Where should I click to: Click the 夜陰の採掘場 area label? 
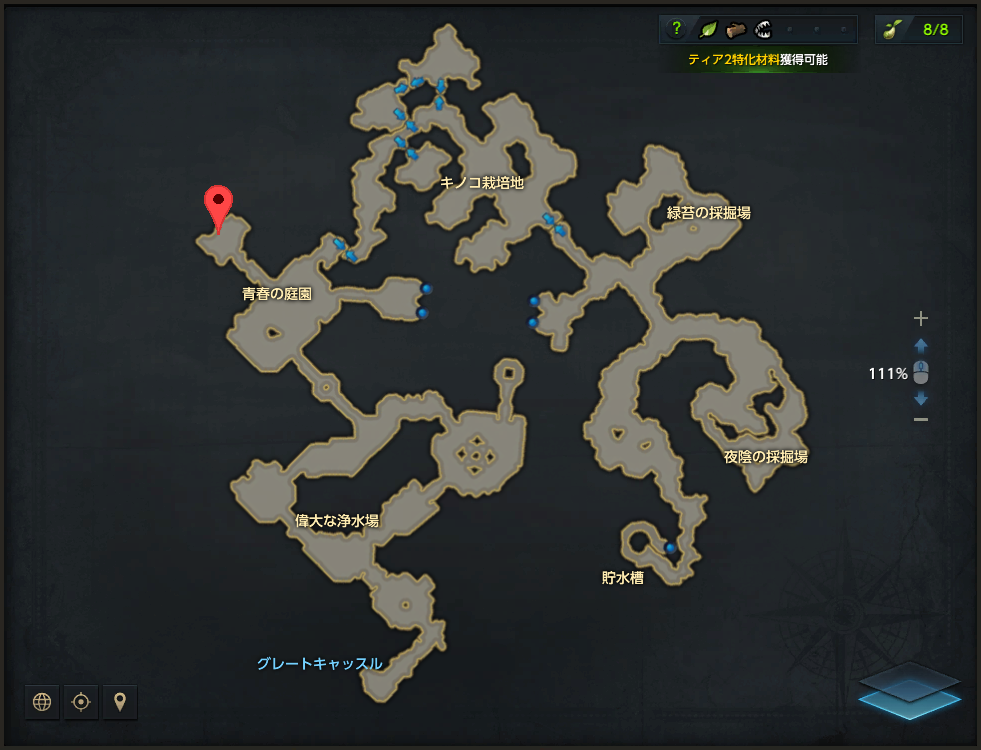(766, 457)
